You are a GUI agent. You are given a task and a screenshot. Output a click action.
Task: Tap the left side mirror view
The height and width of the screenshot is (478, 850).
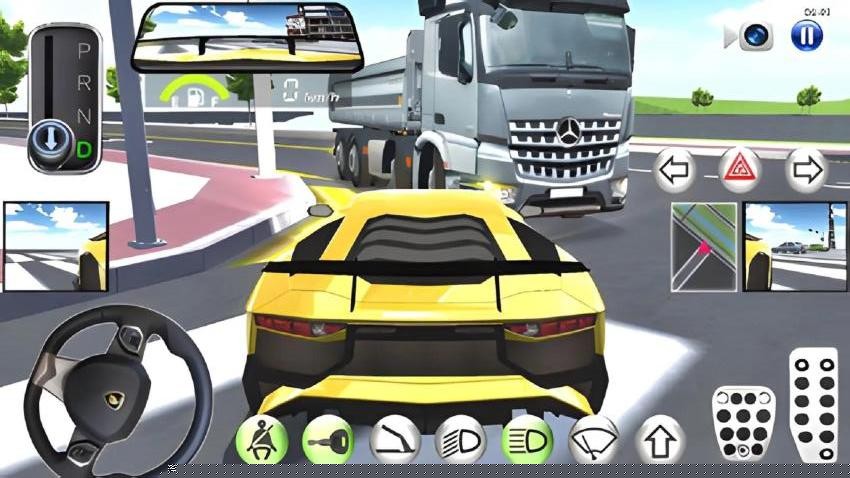click(55, 247)
